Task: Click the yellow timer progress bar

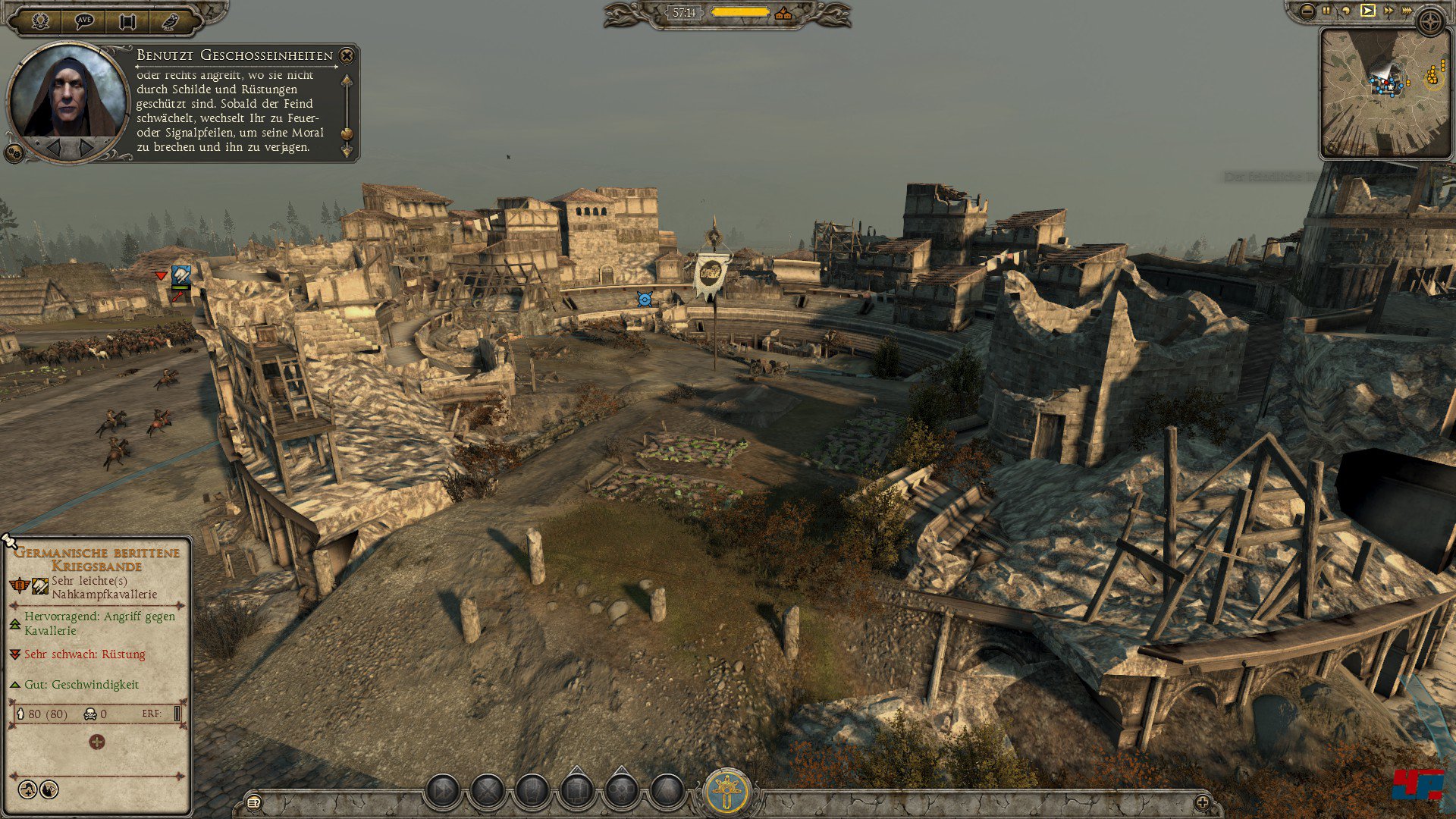Action: coord(739,12)
